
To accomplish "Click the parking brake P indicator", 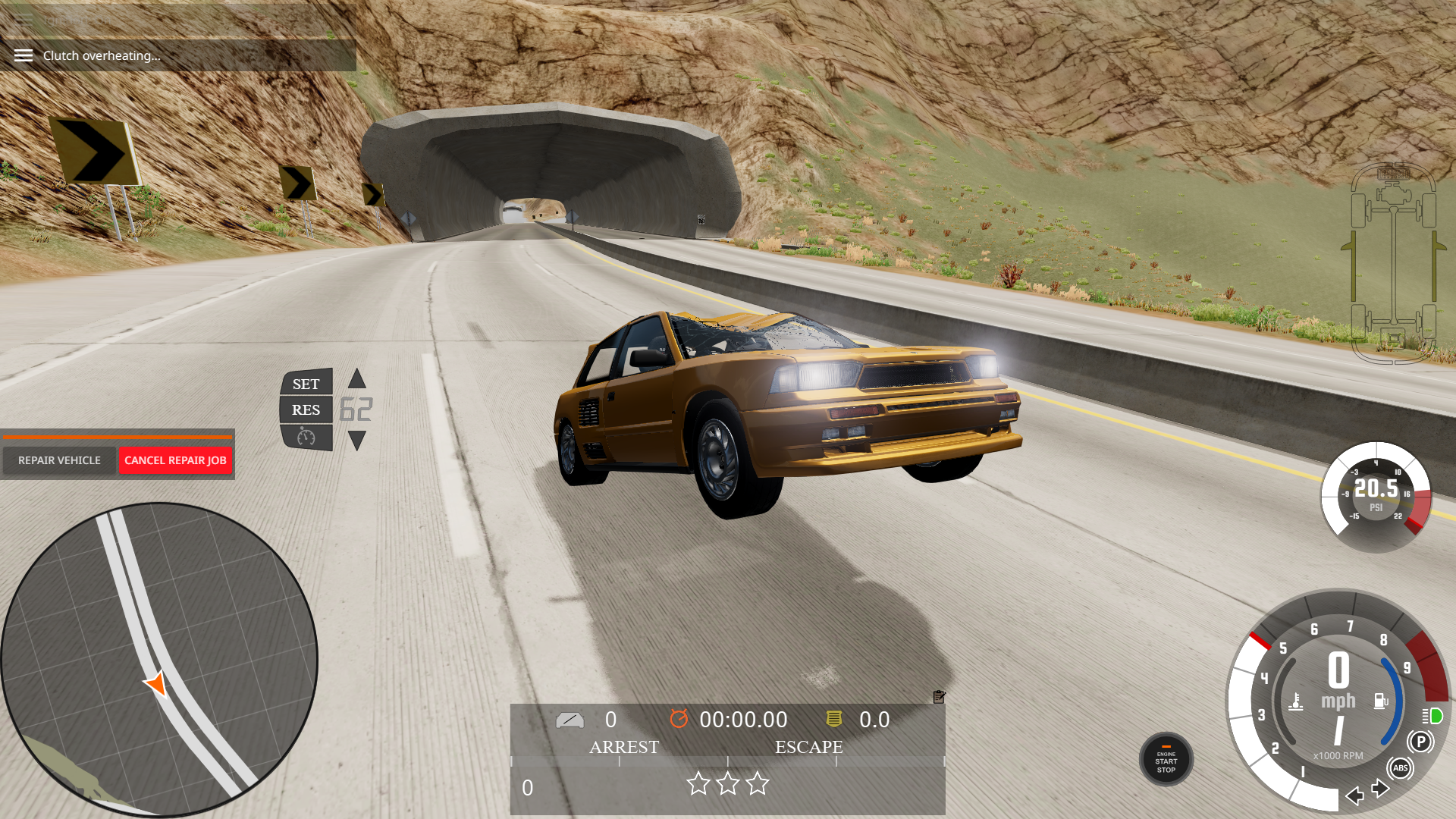I will point(1420,742).
